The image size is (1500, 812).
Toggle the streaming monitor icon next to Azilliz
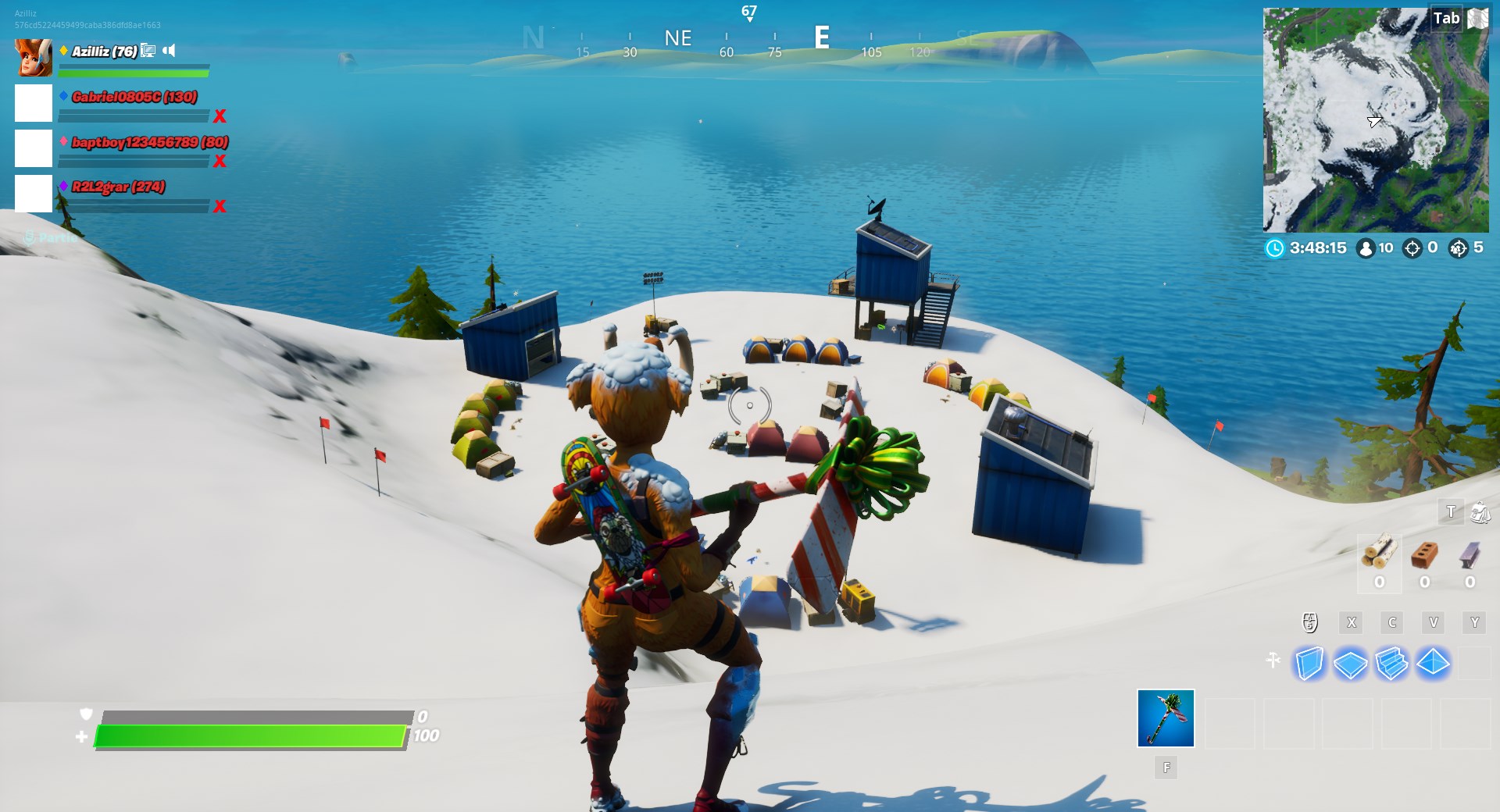coord(148,49)
